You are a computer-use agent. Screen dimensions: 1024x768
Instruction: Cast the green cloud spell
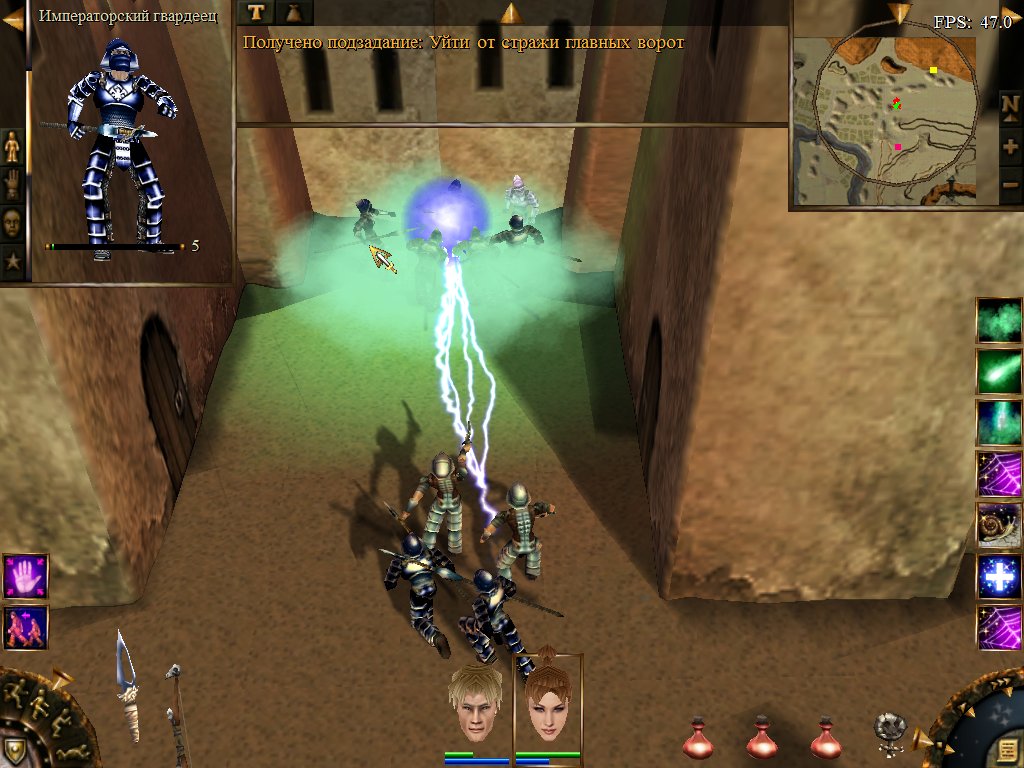coord(999,320)
